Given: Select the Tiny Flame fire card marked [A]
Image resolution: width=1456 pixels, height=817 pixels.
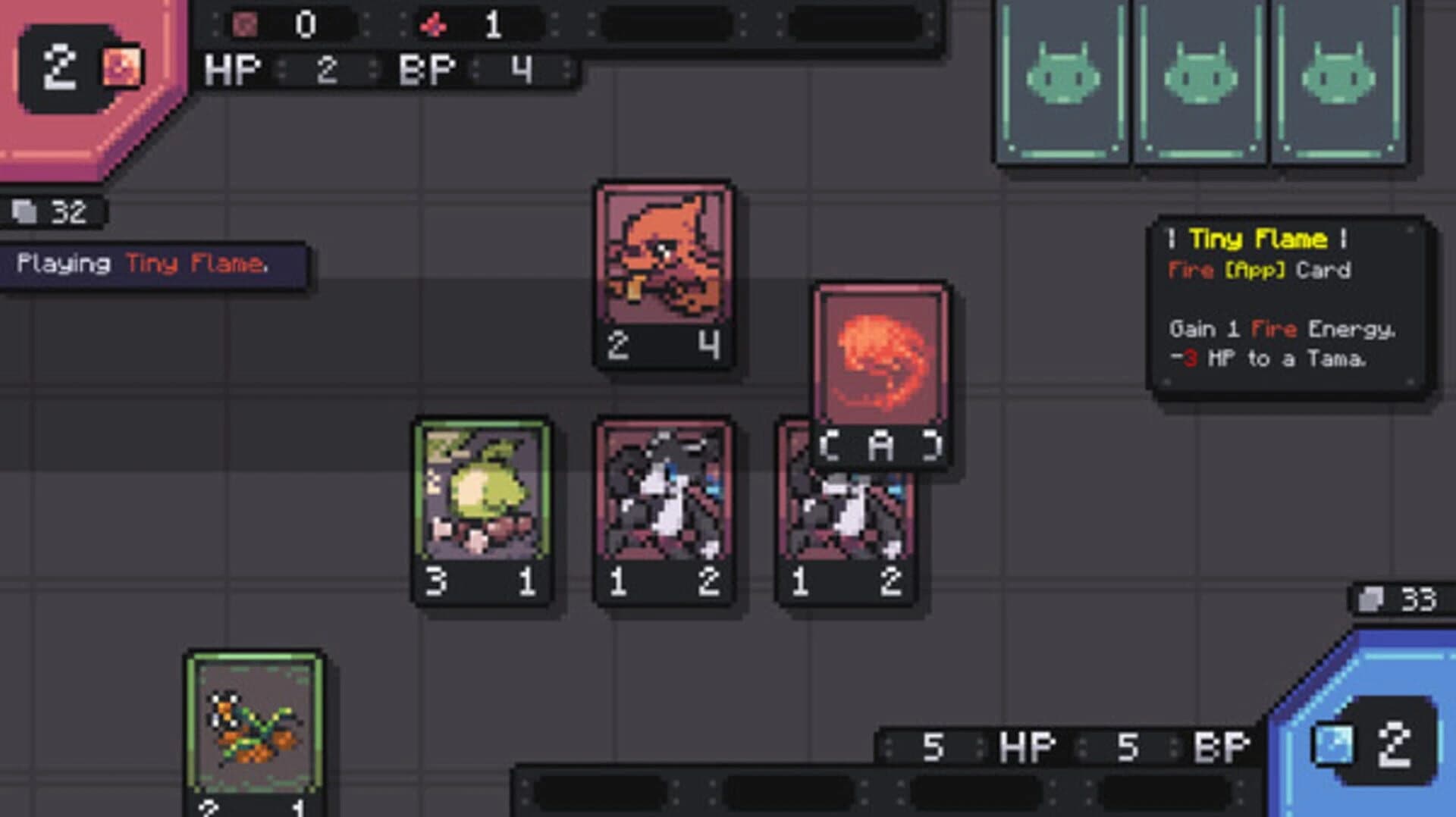Looking at the screenshot, I should click(880, 364).
